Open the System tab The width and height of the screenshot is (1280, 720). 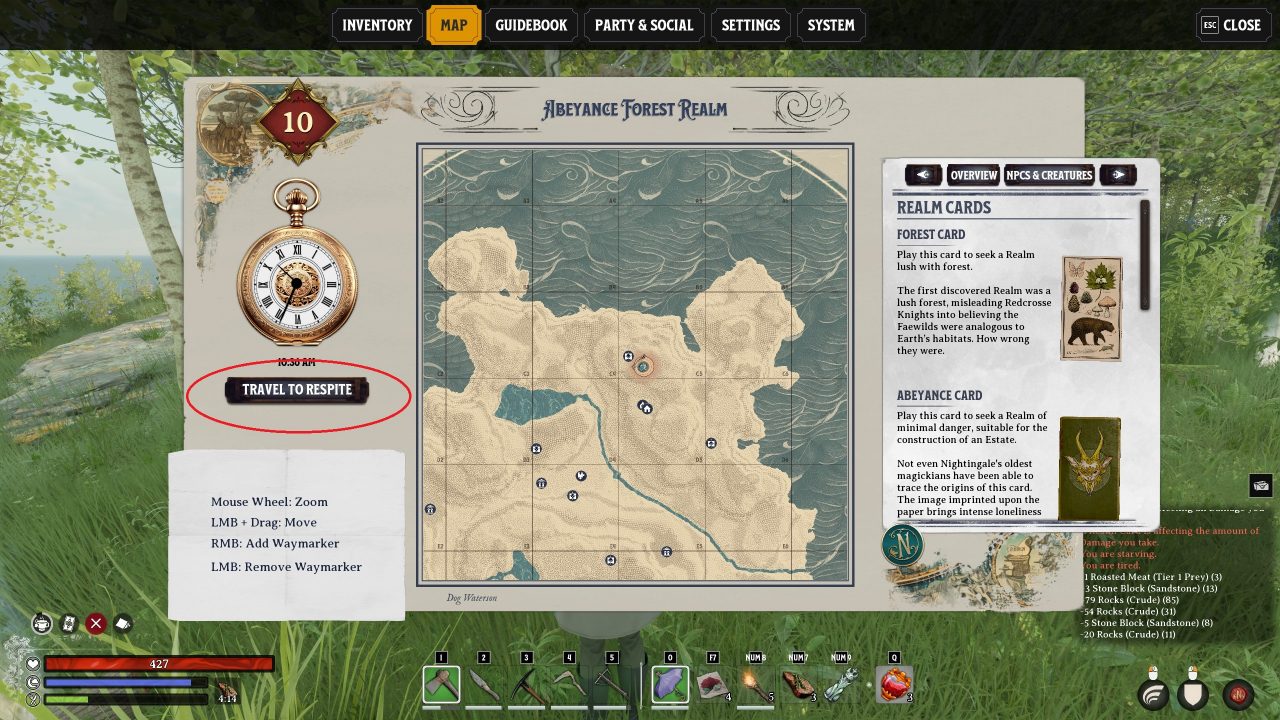coord(831,25)
